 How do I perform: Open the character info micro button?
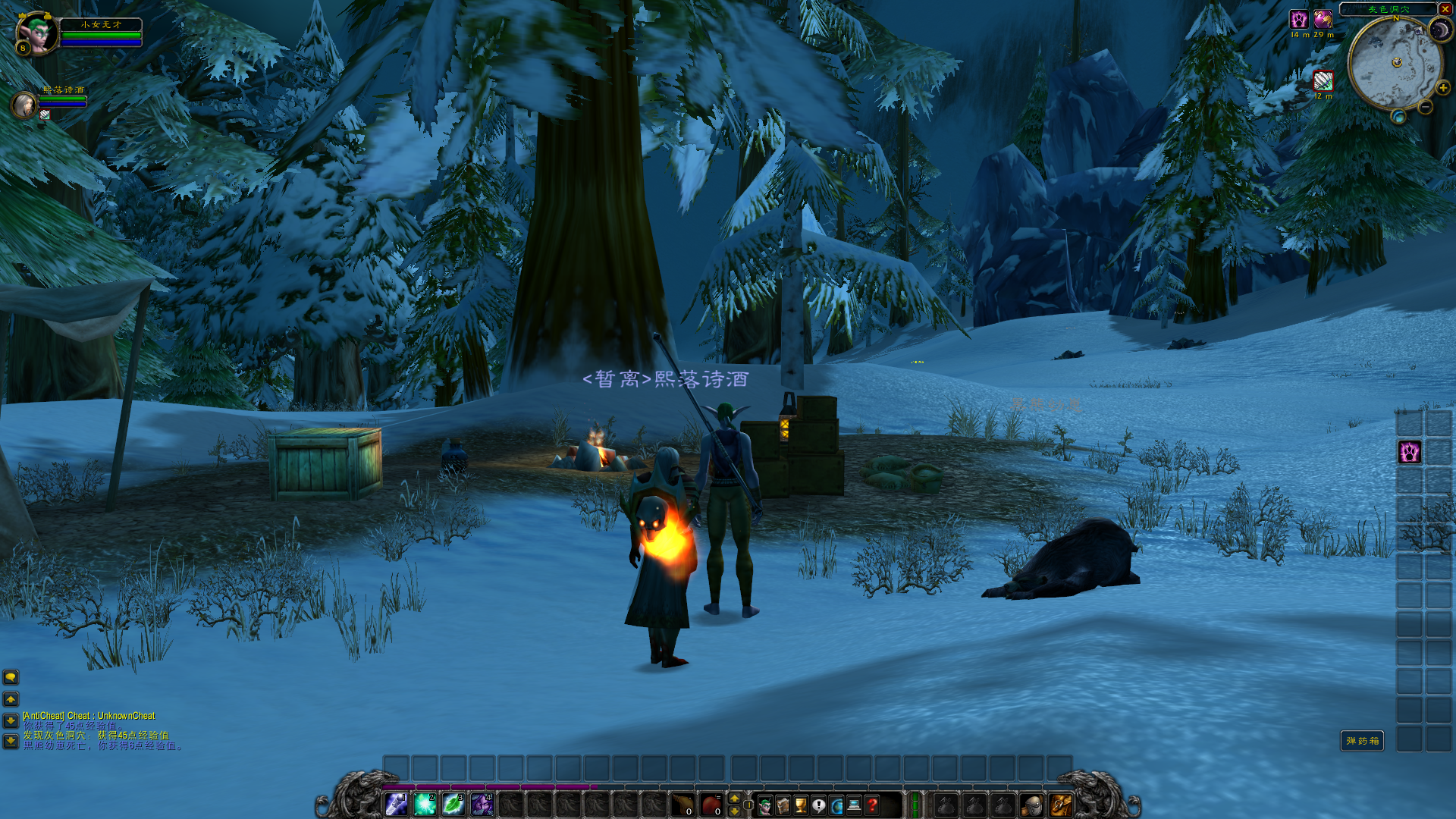point(765,805)
